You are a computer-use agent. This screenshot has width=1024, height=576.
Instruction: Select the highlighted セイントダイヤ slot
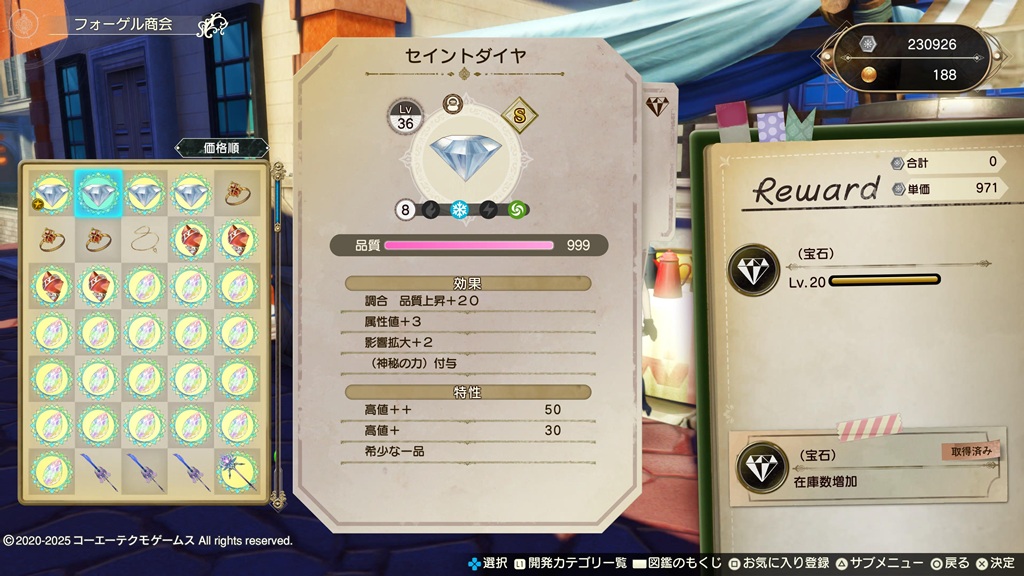(x=98, y=191)
